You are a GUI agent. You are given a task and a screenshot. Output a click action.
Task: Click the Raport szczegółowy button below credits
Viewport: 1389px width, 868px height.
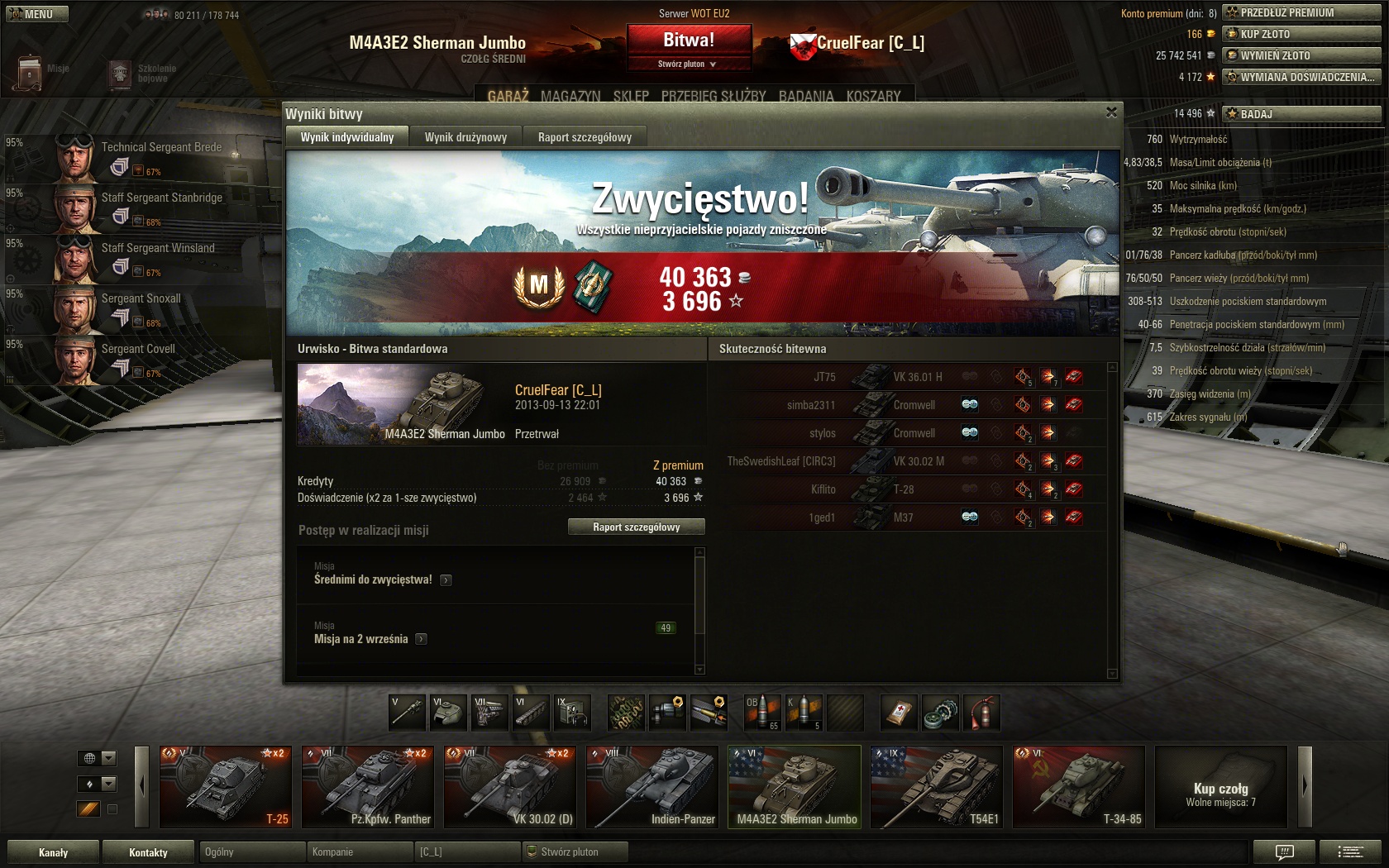click(x=636, y=527)
